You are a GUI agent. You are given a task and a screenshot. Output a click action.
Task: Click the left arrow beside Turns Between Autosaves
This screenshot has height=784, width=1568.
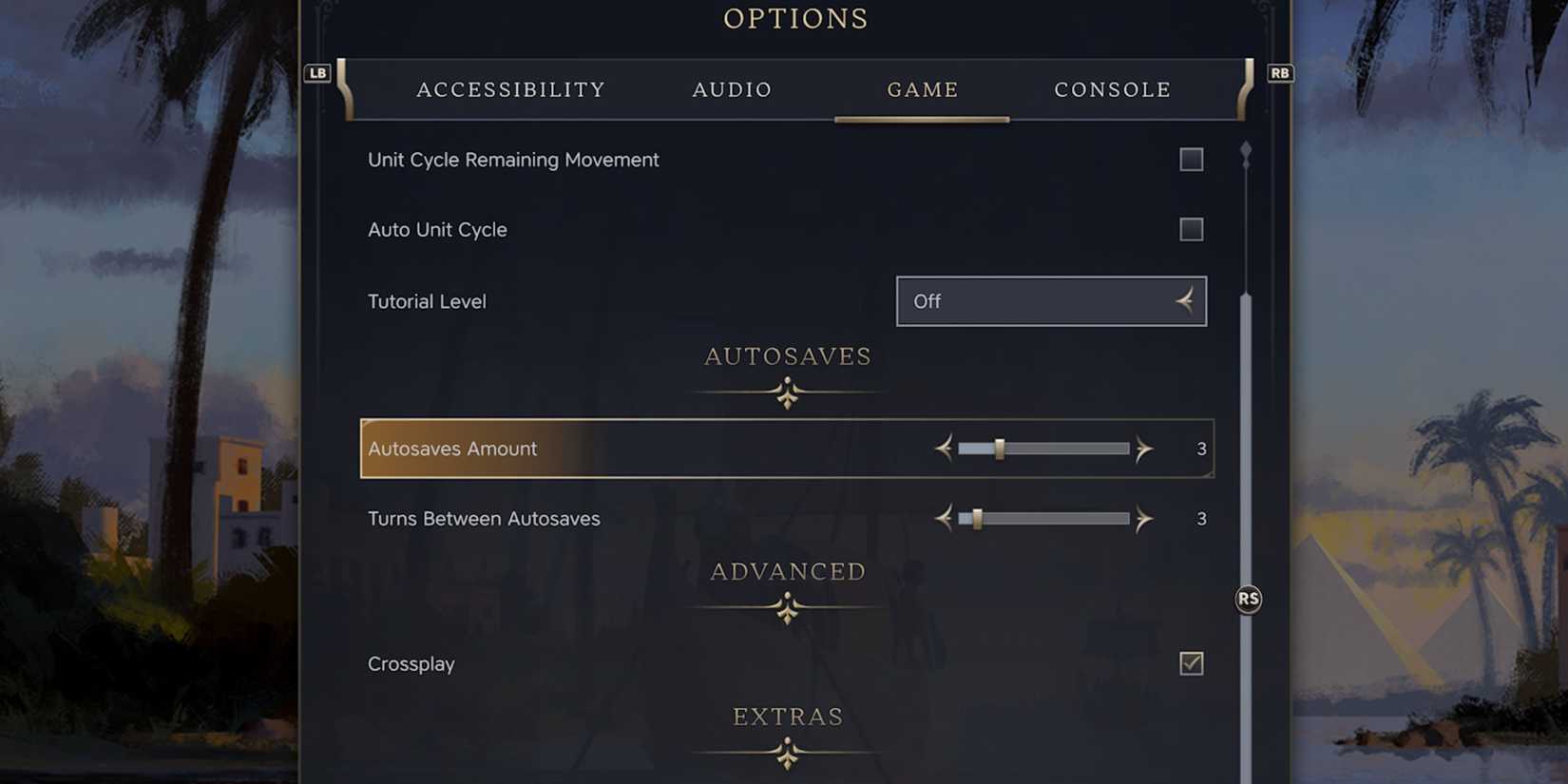tap(944, 519)
